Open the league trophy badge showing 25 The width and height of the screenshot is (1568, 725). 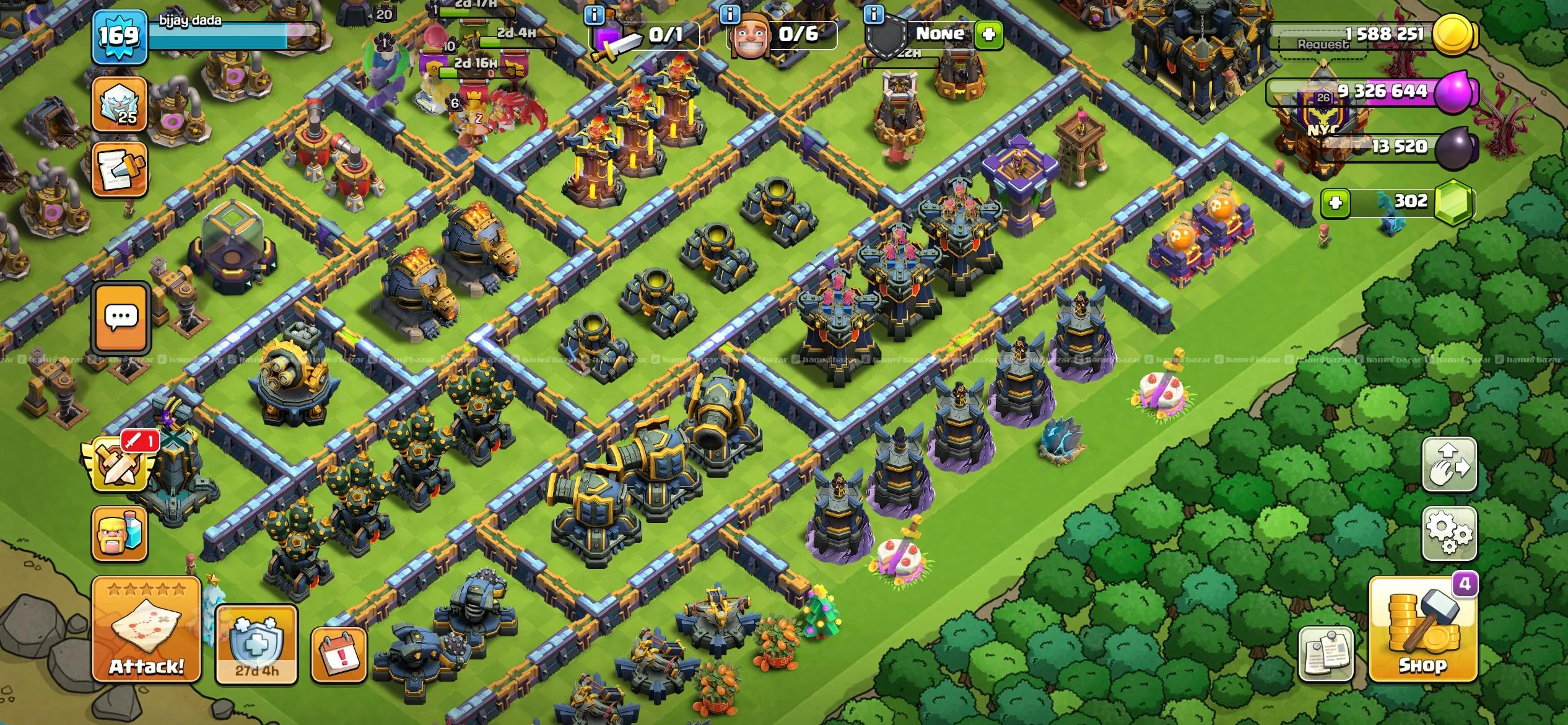[x=120, y=104]
